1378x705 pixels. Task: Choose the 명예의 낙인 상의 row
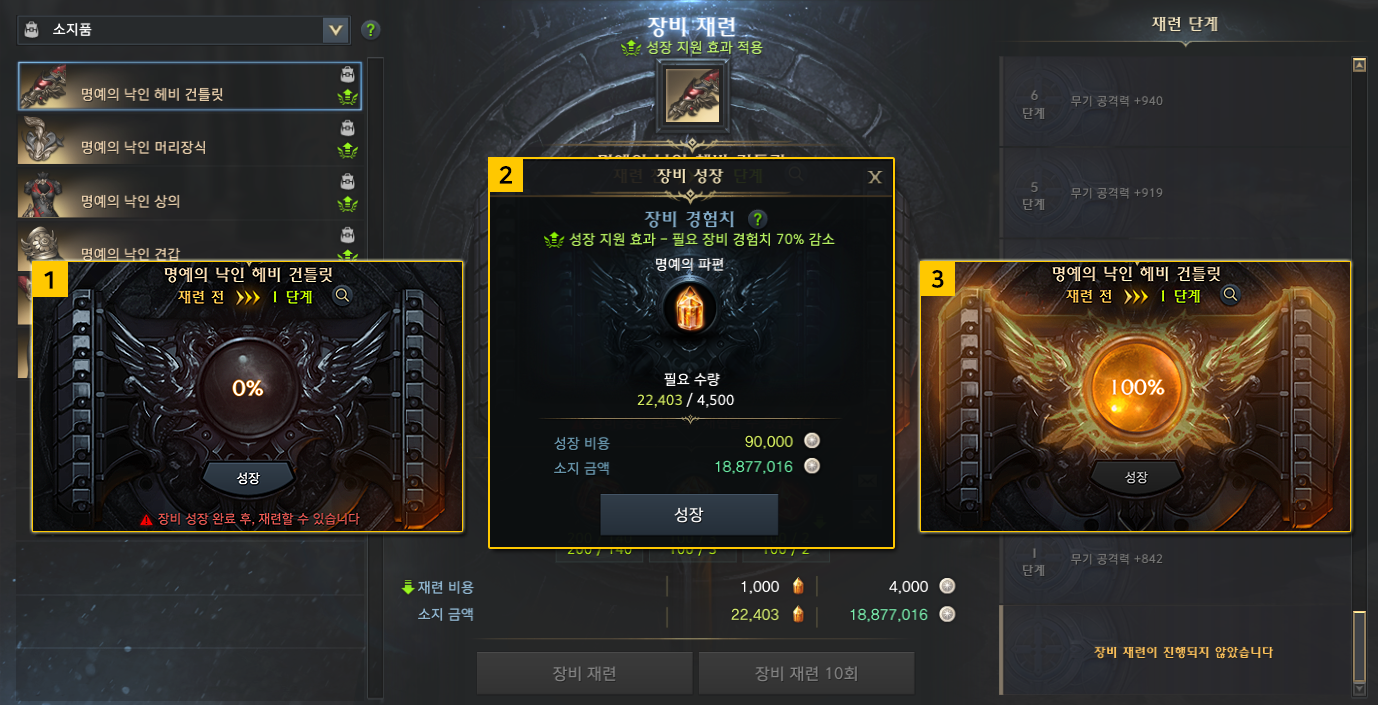tap(190, 195)
